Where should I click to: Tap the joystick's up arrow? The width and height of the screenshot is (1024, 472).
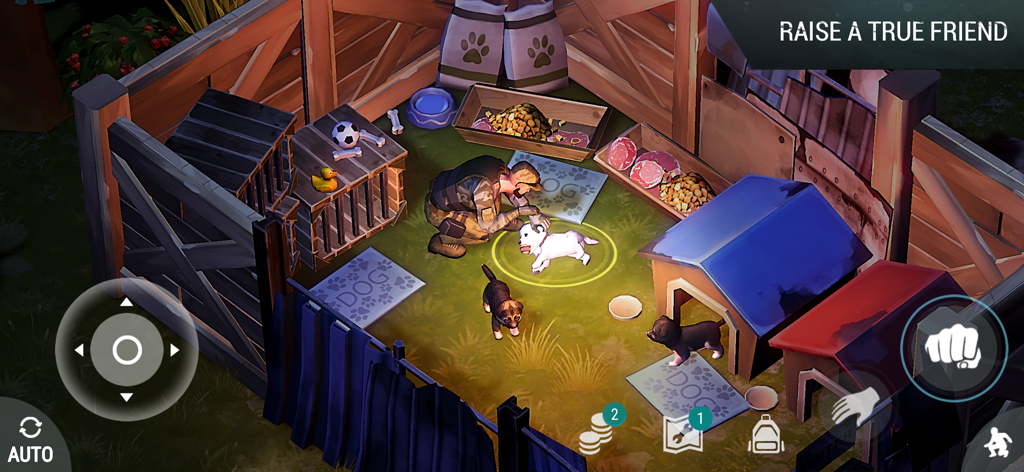(127, 302)
